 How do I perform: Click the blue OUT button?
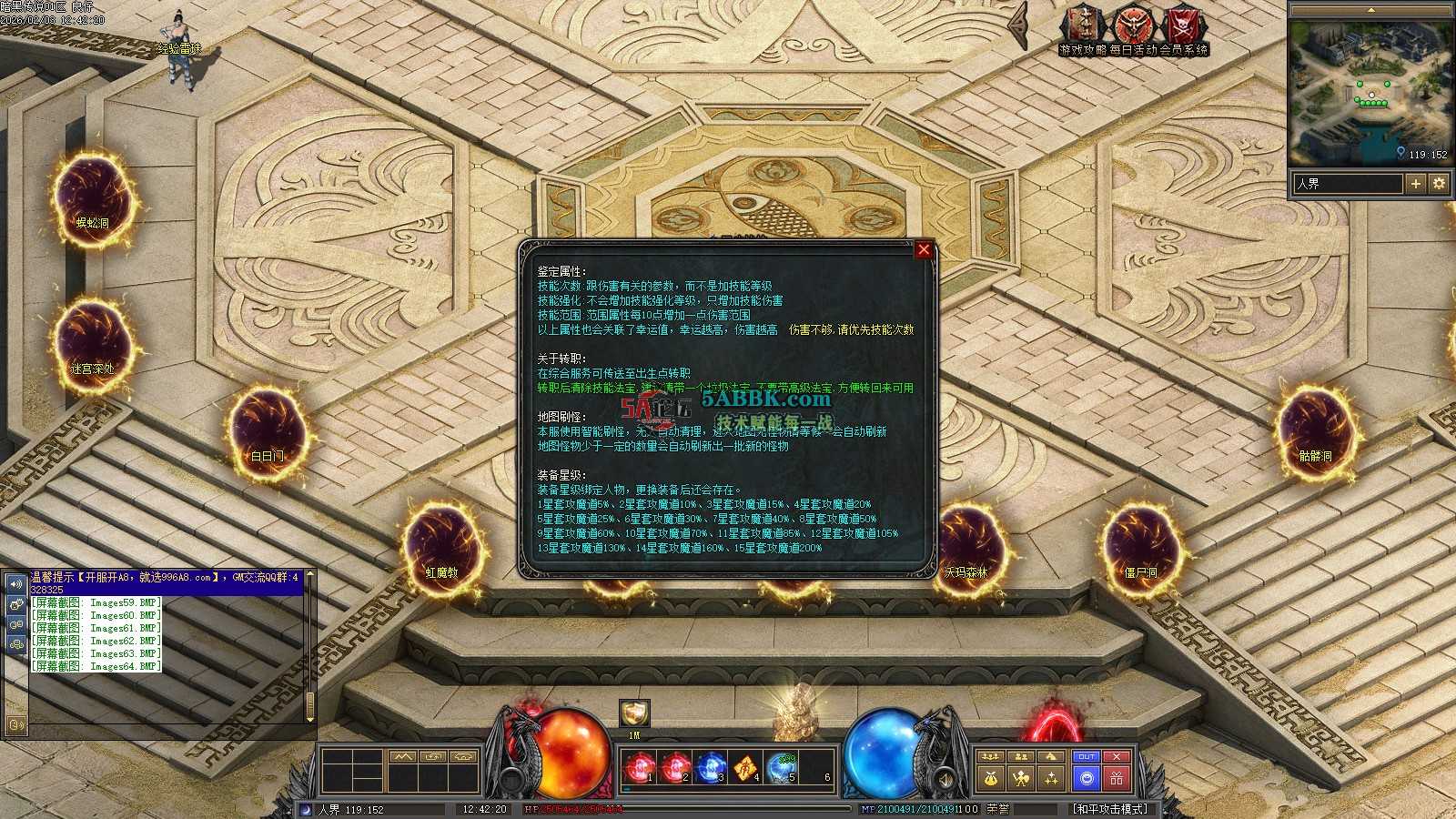click(x=1086, y=757)
